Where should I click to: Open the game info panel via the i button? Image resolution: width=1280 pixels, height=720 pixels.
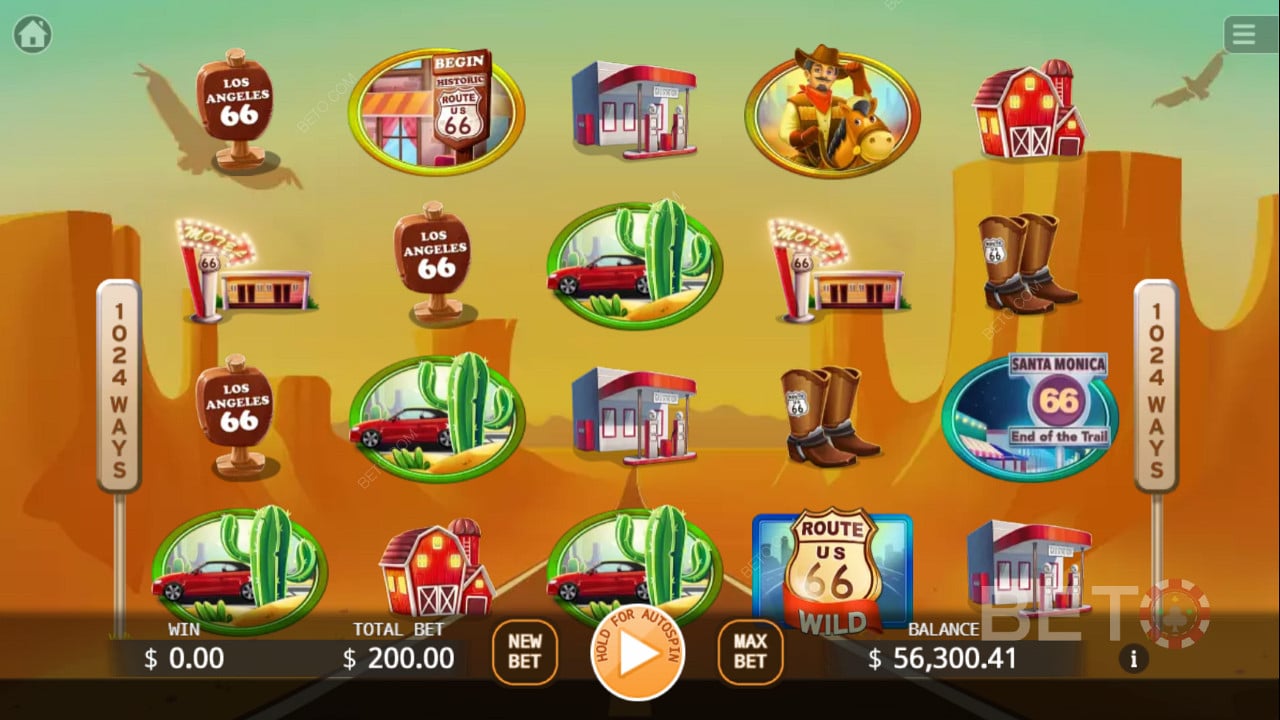click(1133, 658)
